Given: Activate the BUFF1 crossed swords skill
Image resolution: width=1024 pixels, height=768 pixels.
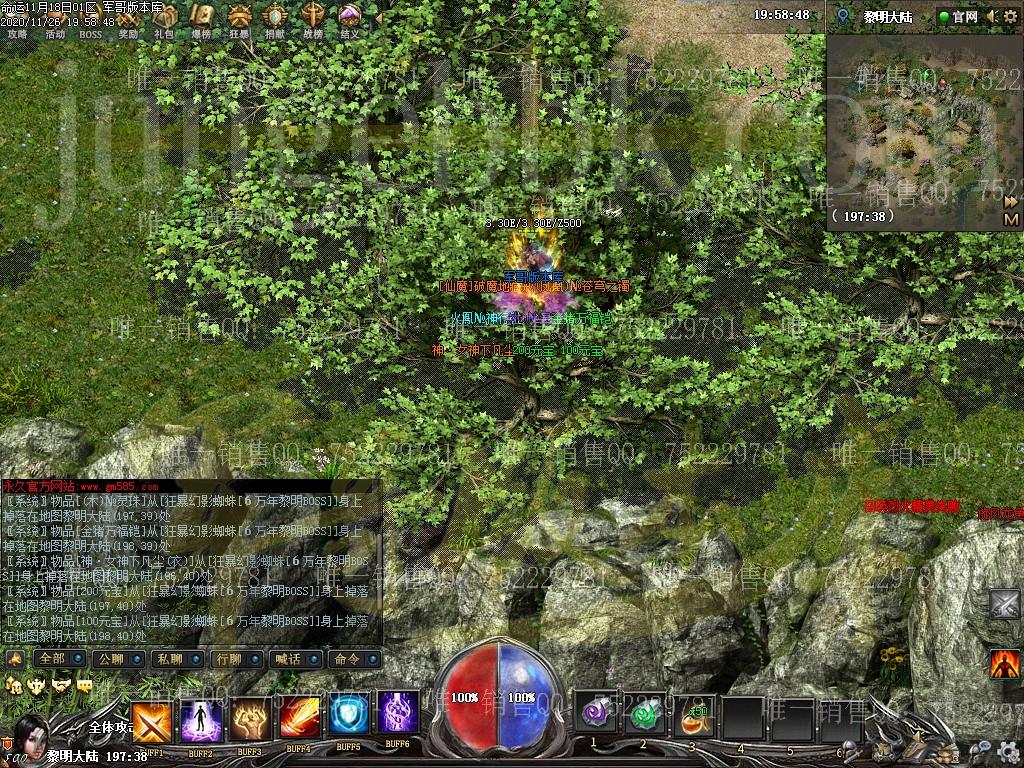Looking at the screenshot, I should 151,720.
